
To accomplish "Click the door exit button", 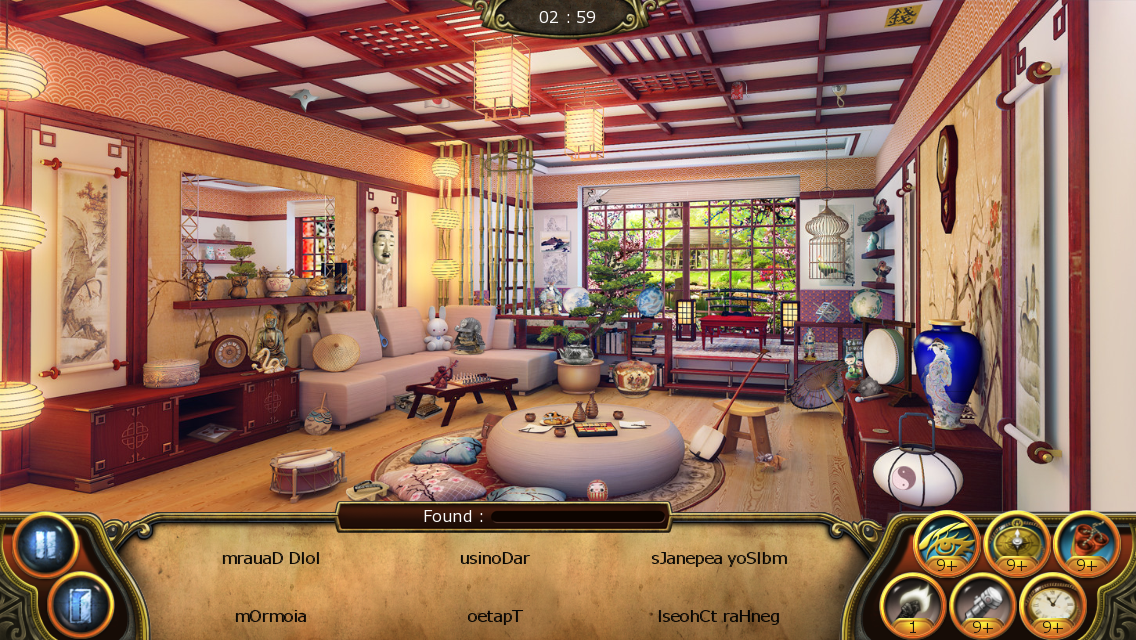I will click(80, 604).
